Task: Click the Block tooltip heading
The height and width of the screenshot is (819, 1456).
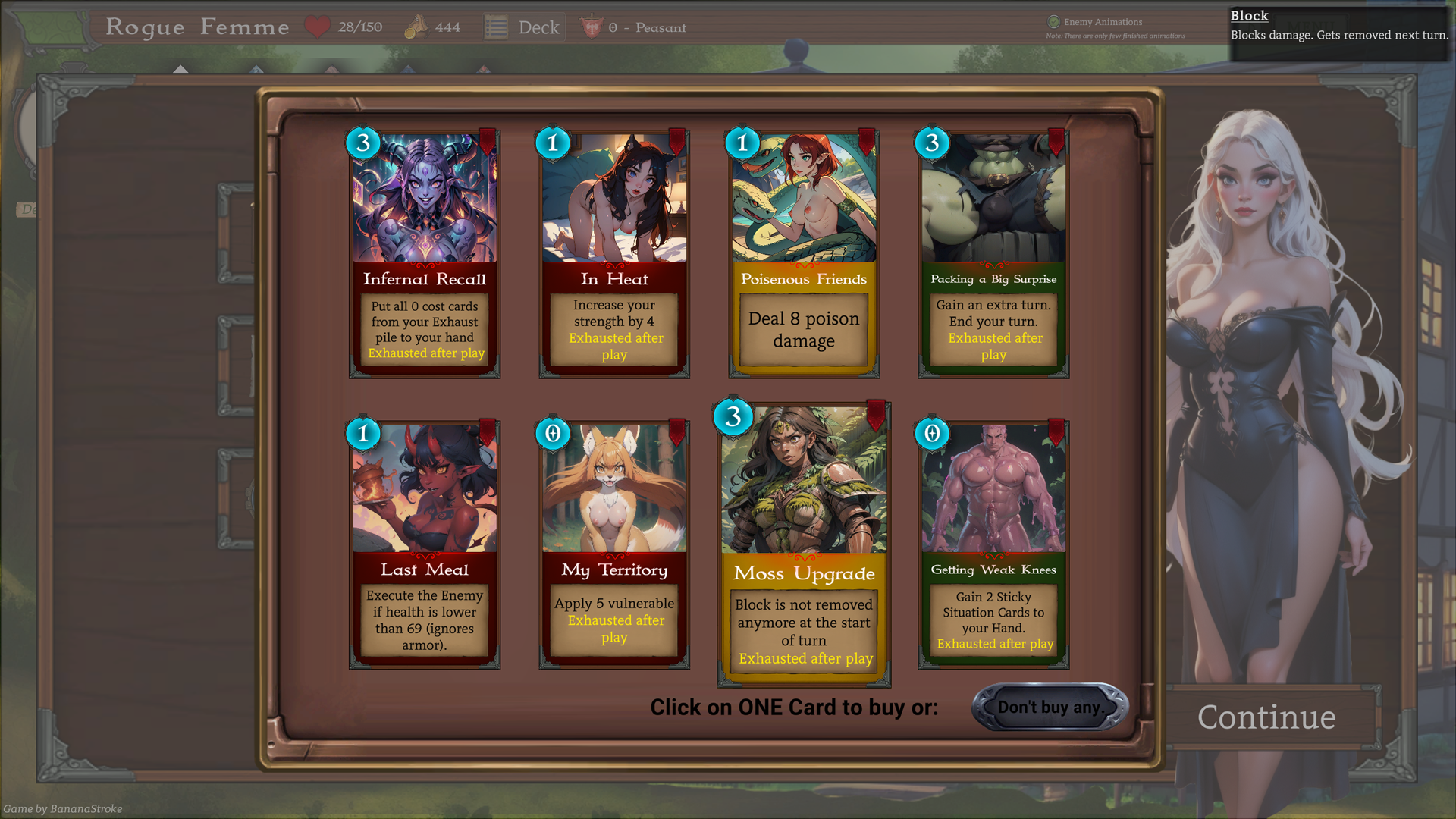Action: pyautogui.click(x=1249, y=15)
